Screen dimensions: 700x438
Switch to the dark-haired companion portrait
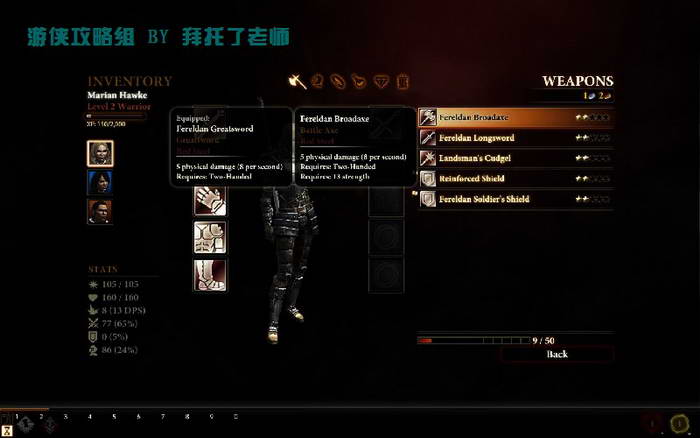[x=100, y=183]
